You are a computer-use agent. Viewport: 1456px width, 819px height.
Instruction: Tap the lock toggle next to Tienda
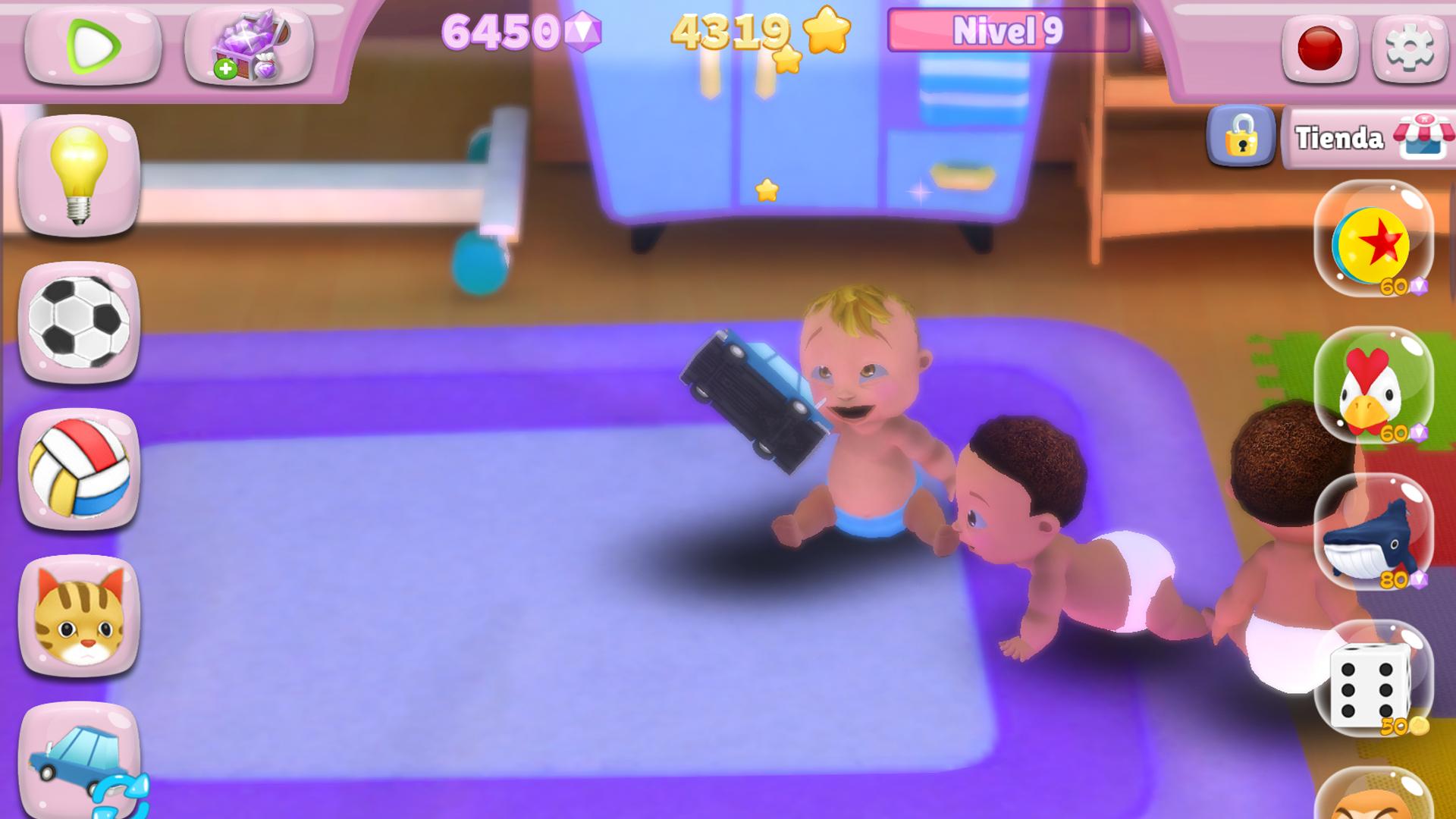[x=1241, y=138]
